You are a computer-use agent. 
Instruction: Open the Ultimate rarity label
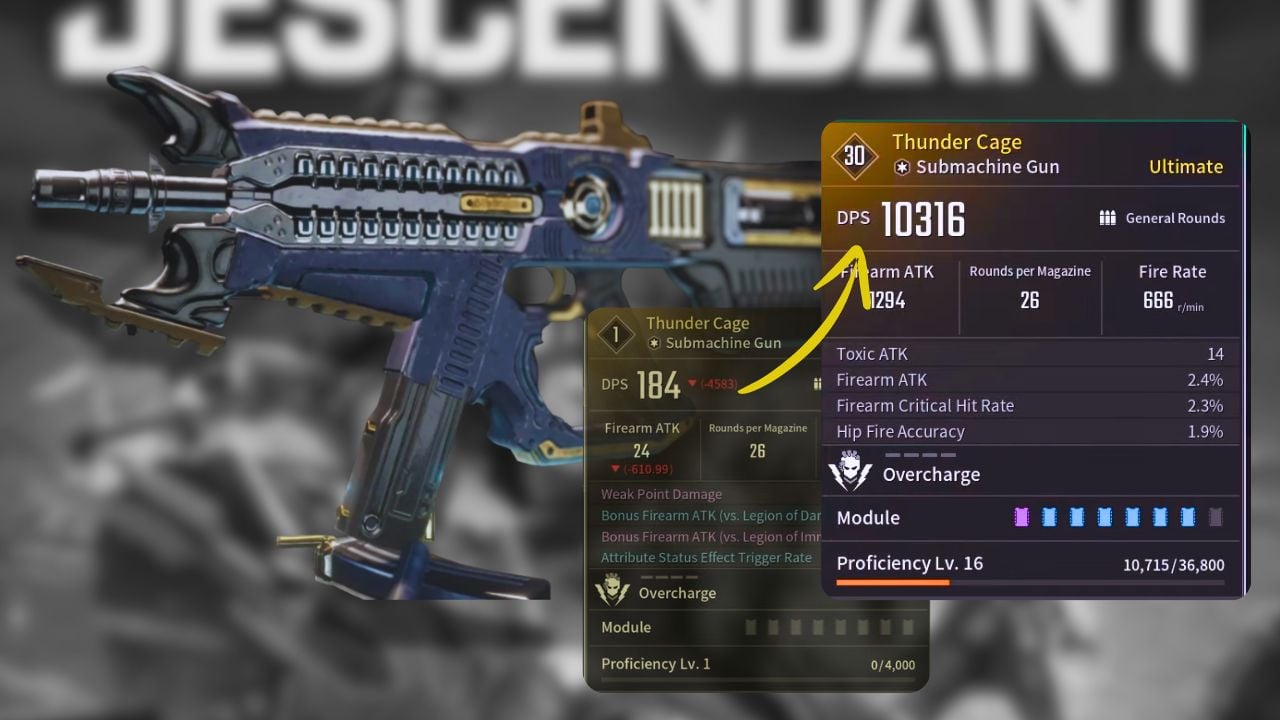[1186, 167]
